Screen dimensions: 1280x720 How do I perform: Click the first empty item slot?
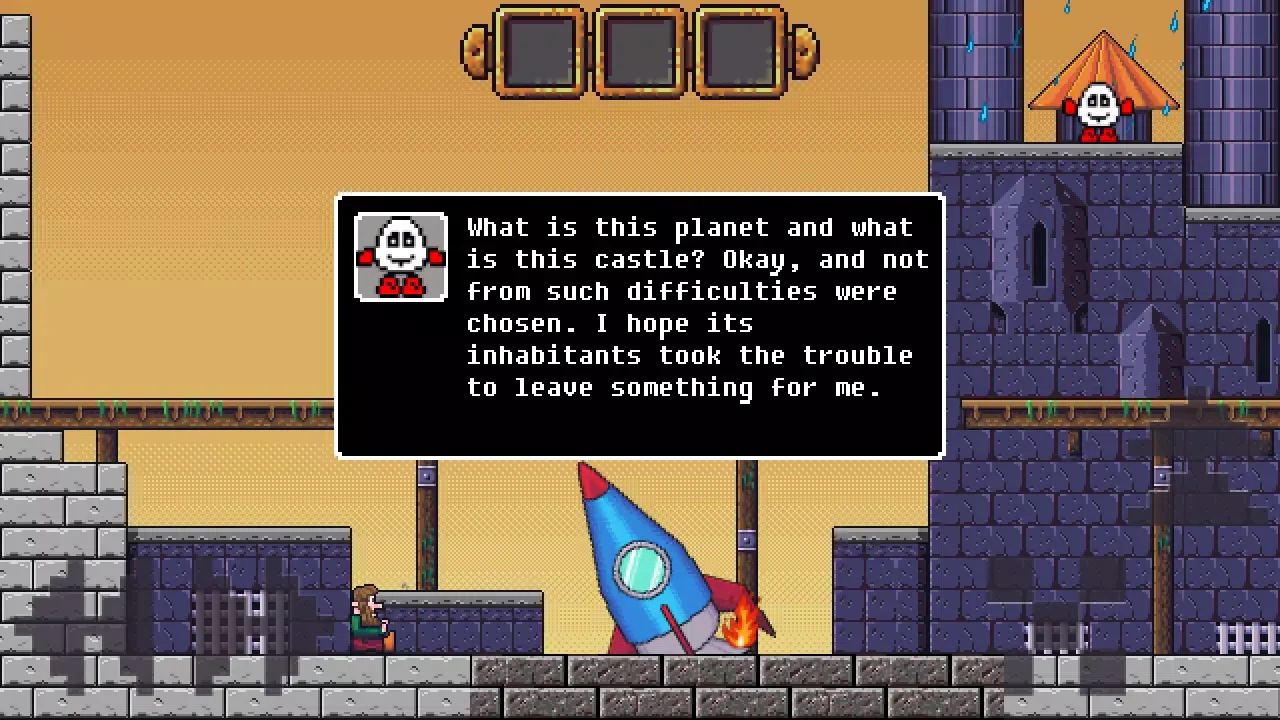click(540, 52)
